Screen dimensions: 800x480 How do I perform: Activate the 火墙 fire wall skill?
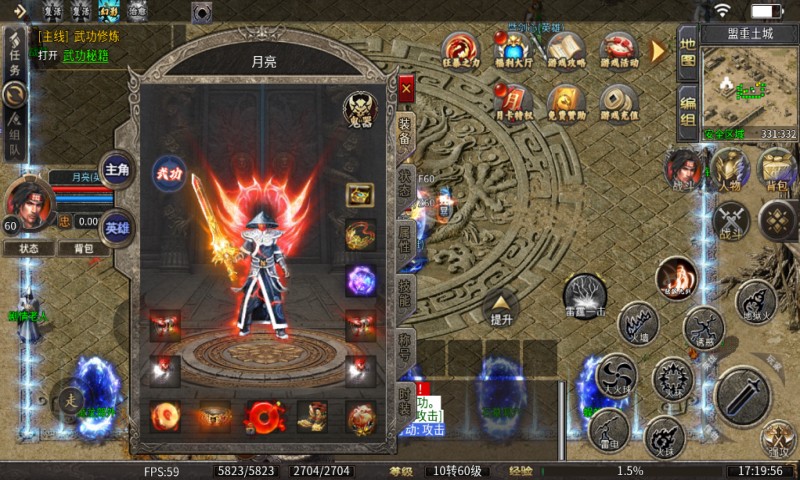click(x=638, y=324)
